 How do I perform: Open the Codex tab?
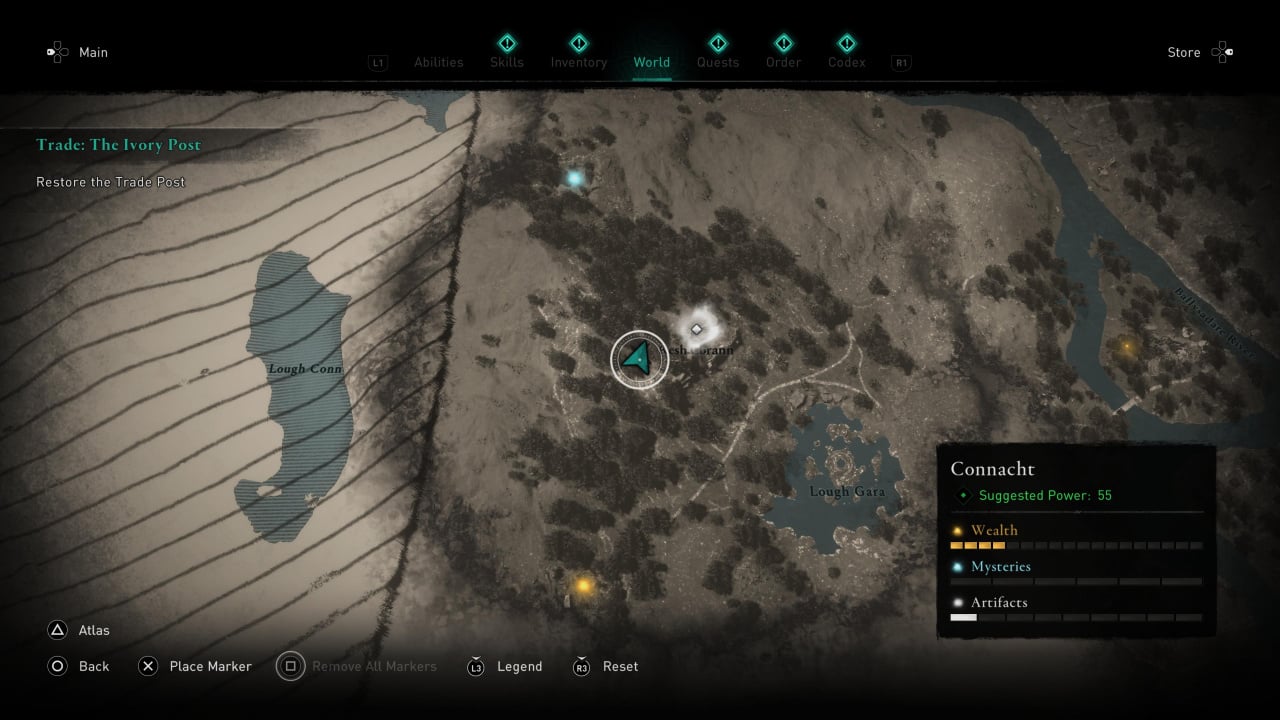(x=847, y=62)
